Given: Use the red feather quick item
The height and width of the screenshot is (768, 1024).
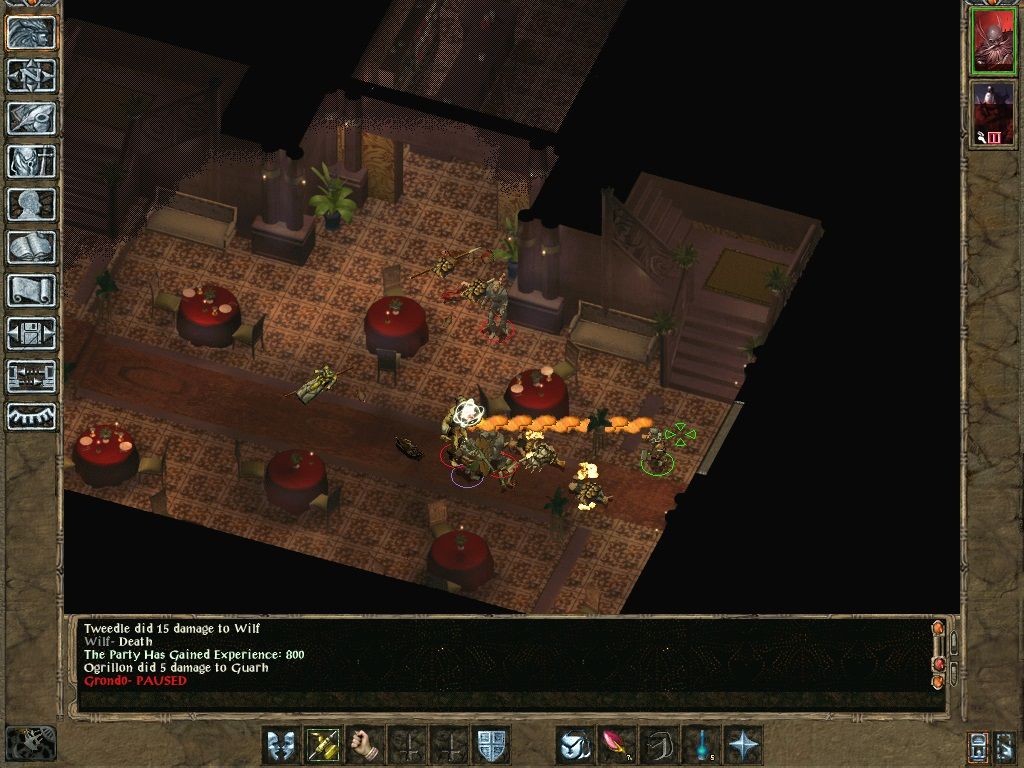Looking at the screenshot, I should 617,745.
